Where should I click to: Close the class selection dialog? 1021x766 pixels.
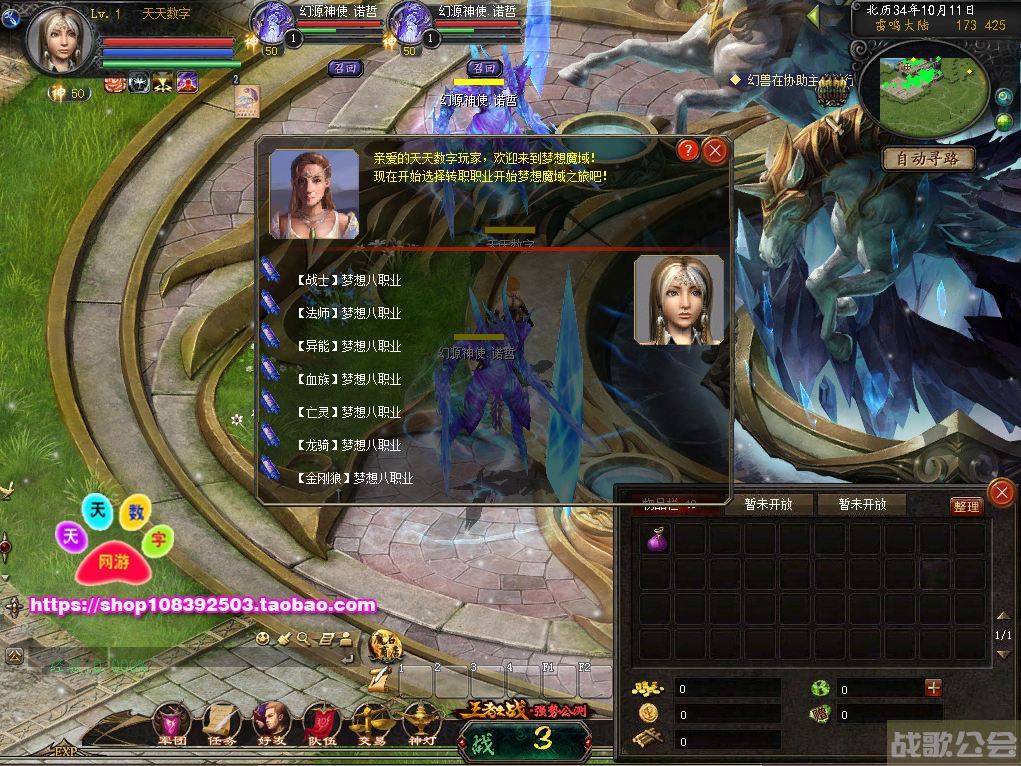coord(714,151)
